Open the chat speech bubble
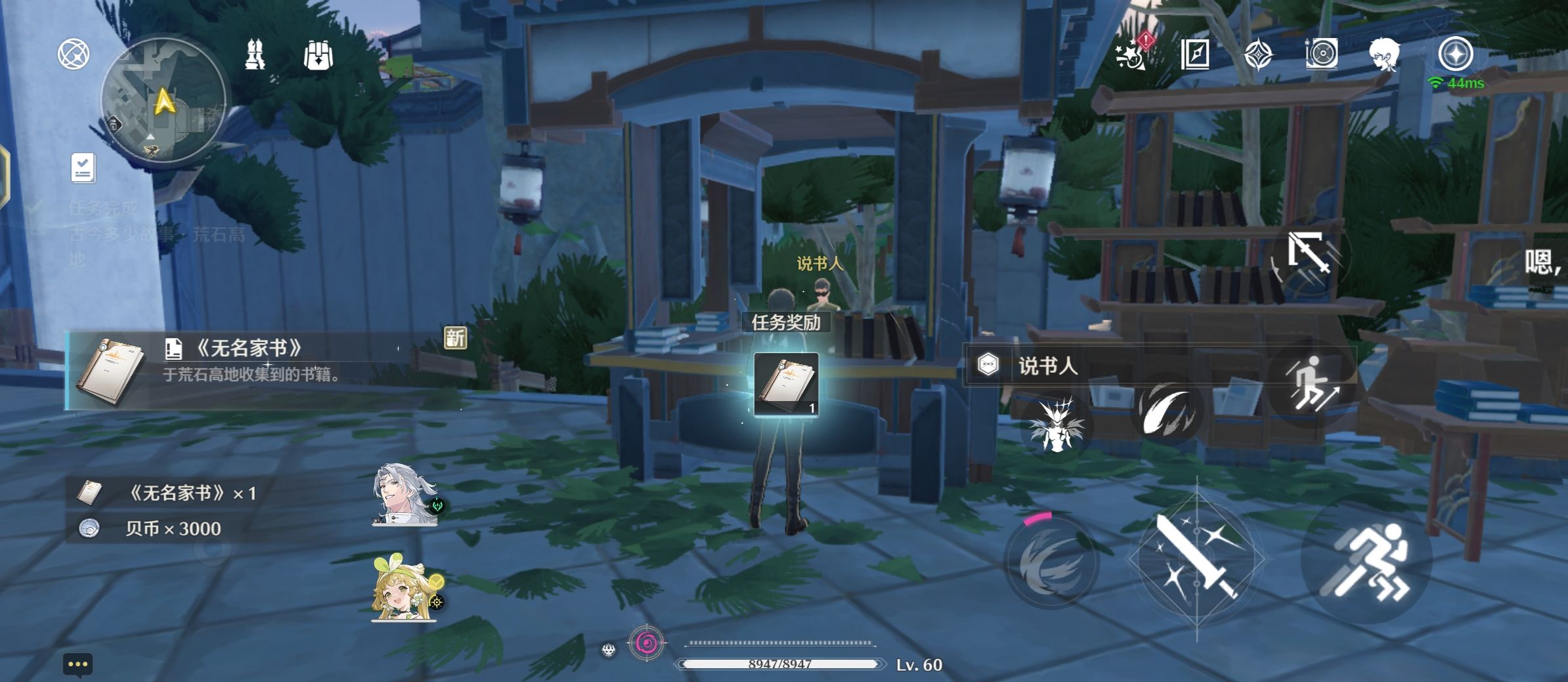Screen dimensions: 1568x682 pyautogui.click(x=78, y=664)
